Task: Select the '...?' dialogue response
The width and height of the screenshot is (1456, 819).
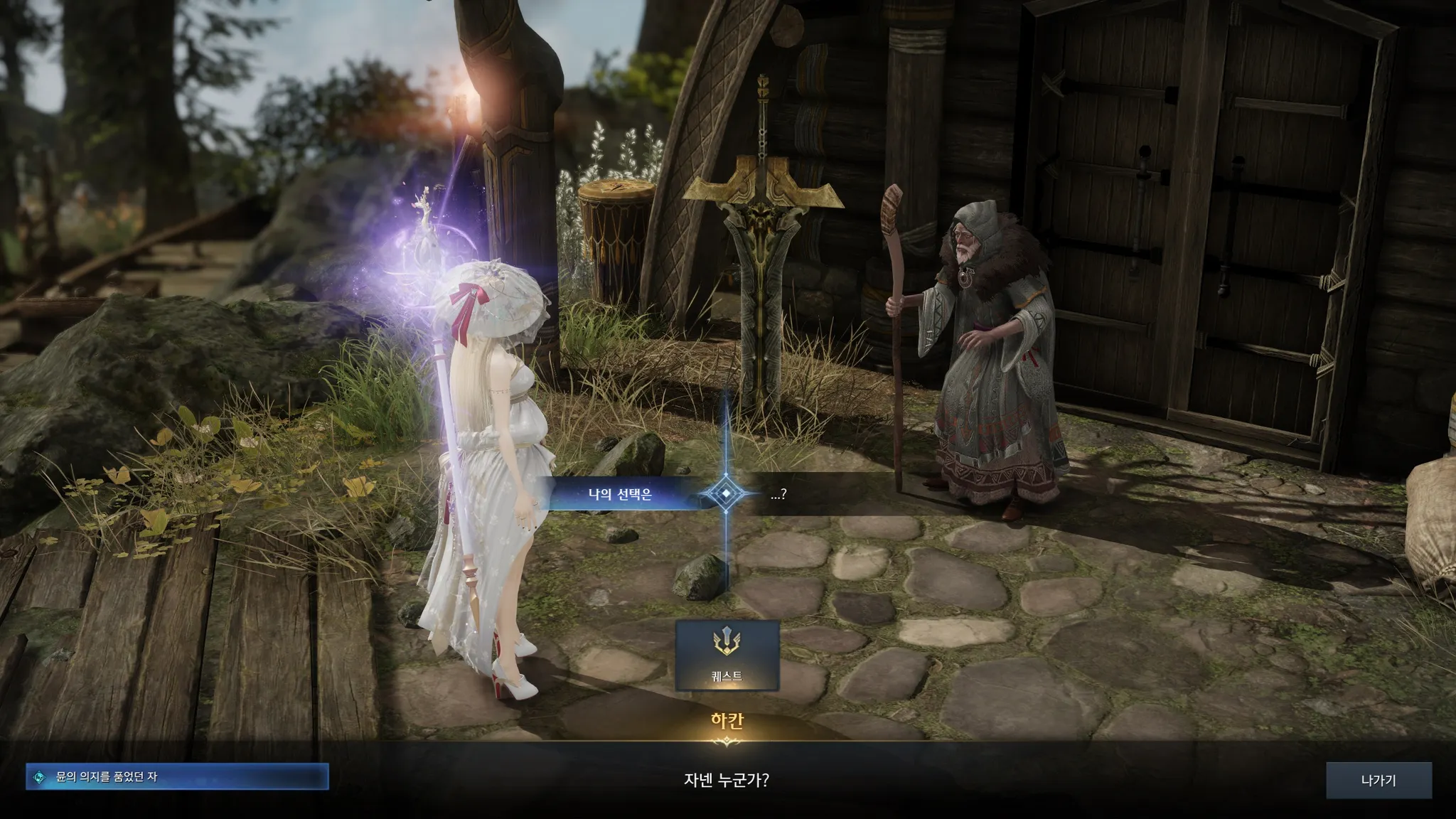Action: pos(778,494)
